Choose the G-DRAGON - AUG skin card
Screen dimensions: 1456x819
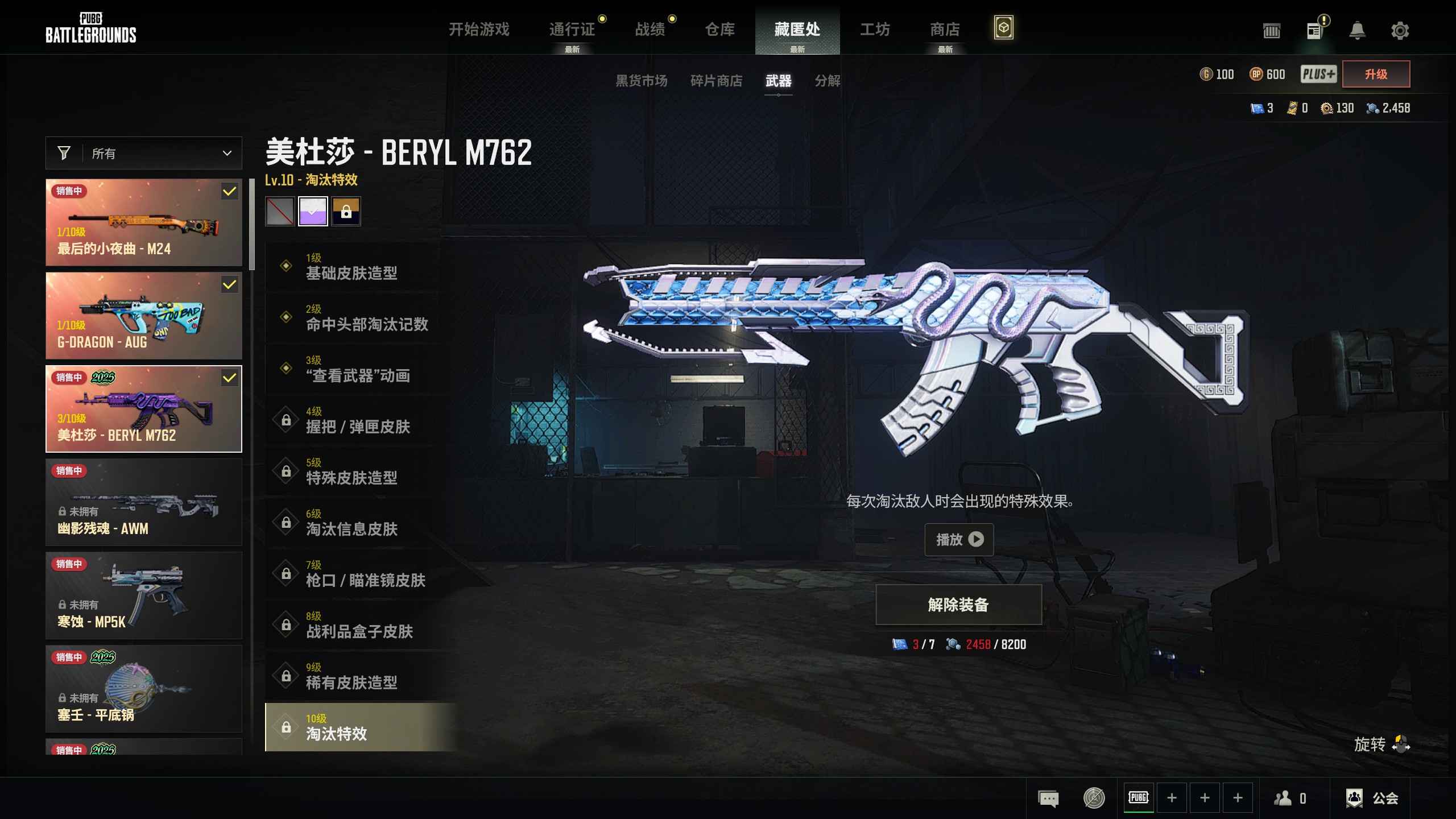(x=144, y=316)
